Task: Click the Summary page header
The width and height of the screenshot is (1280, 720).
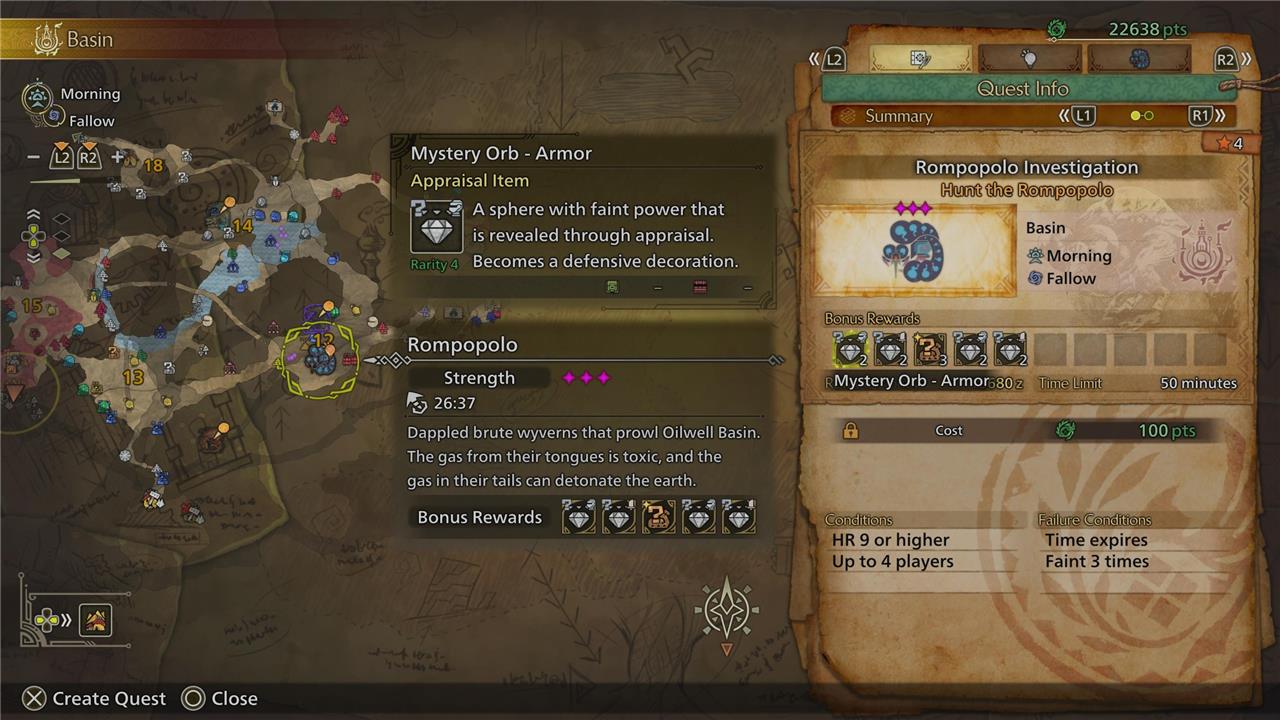Action: pyautogui.click(x=898, y=116)
